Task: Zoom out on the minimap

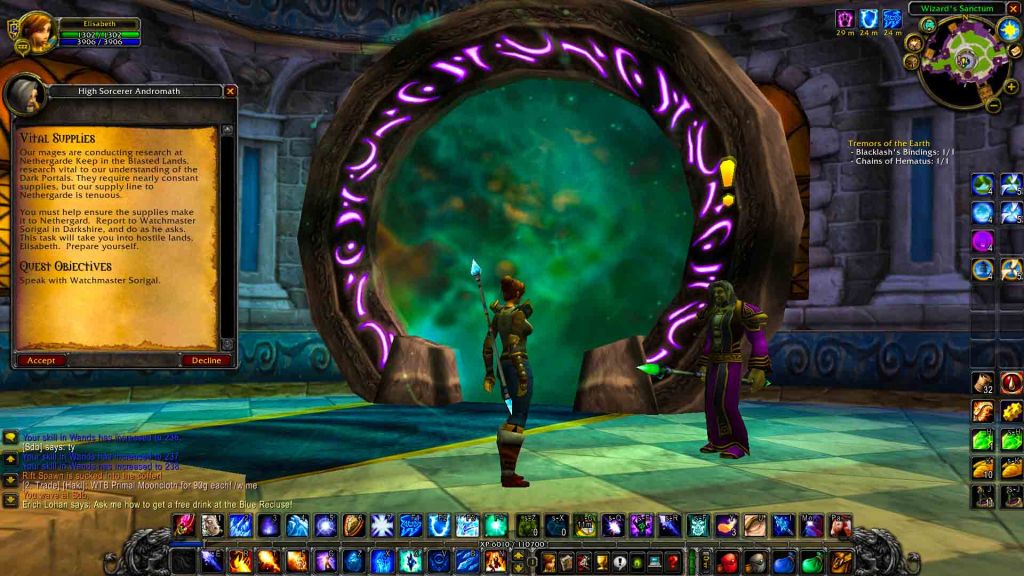Action: [993, 103]
